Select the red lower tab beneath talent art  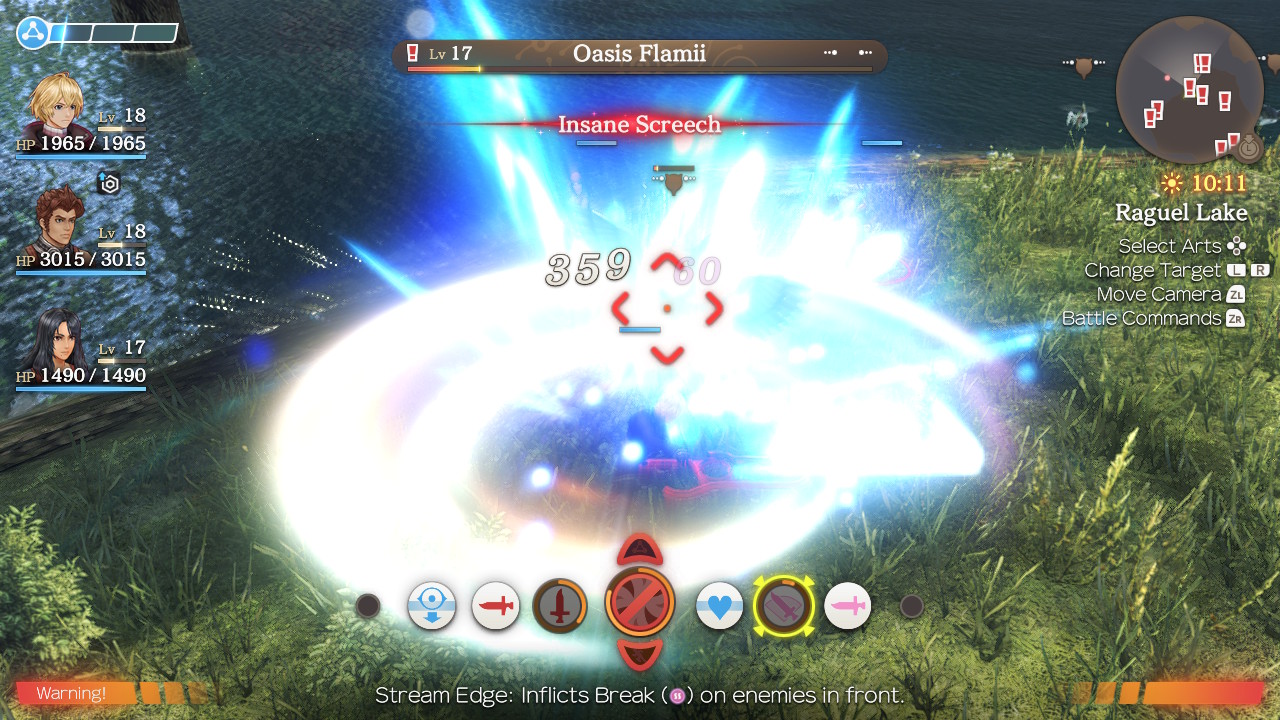(x=640, y=655)
